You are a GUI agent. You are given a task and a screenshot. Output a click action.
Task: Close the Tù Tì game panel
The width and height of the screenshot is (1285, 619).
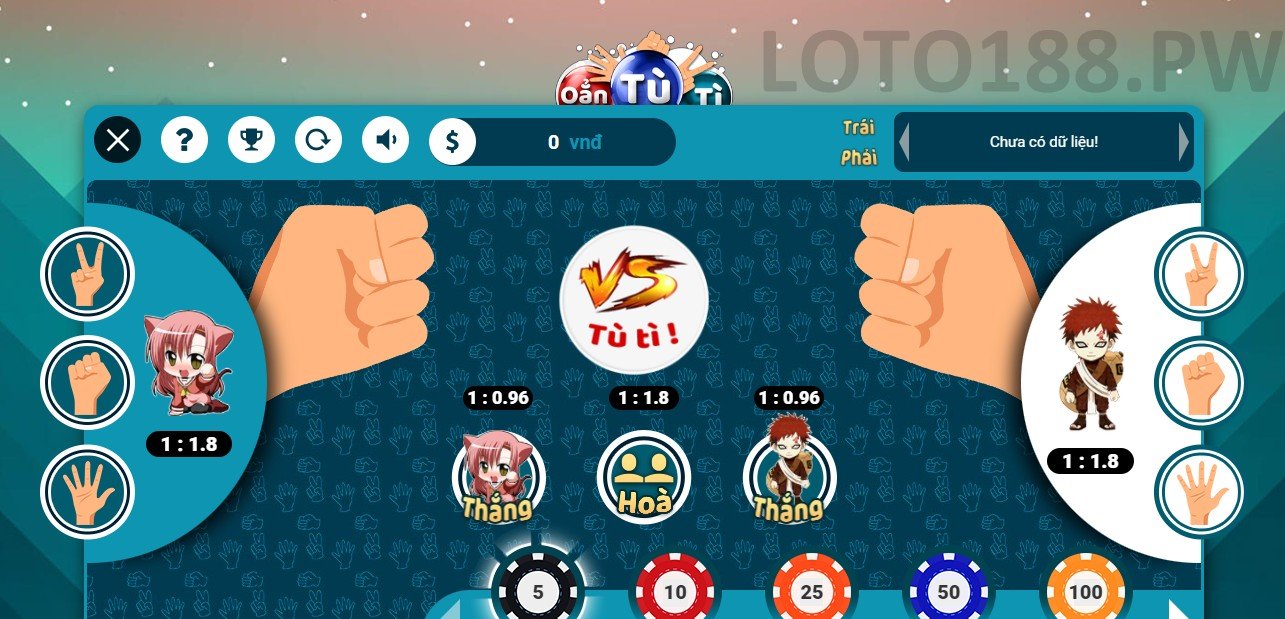[118, 140]
